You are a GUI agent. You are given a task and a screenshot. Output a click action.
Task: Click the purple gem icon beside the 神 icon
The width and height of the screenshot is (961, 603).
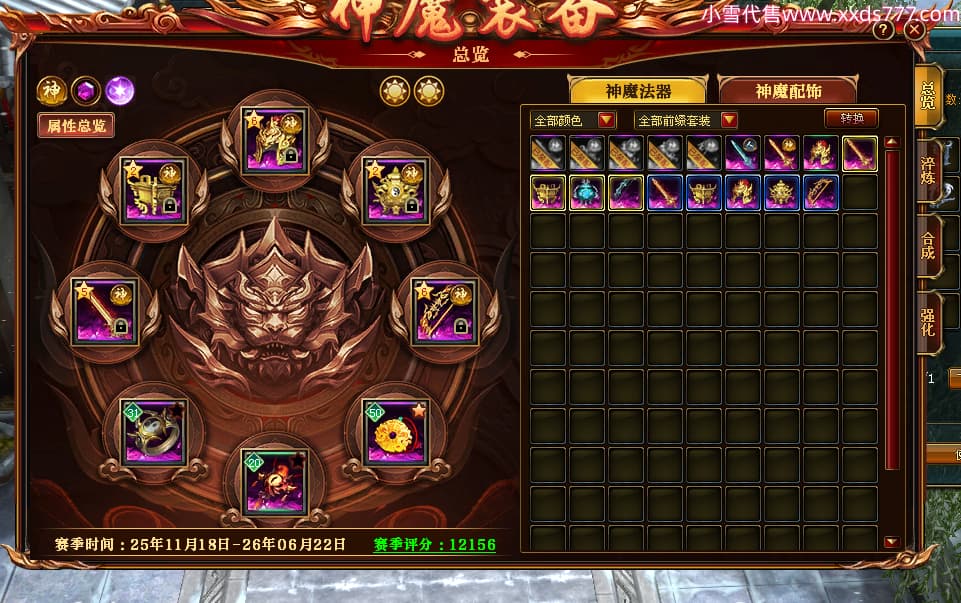[85, 91]
